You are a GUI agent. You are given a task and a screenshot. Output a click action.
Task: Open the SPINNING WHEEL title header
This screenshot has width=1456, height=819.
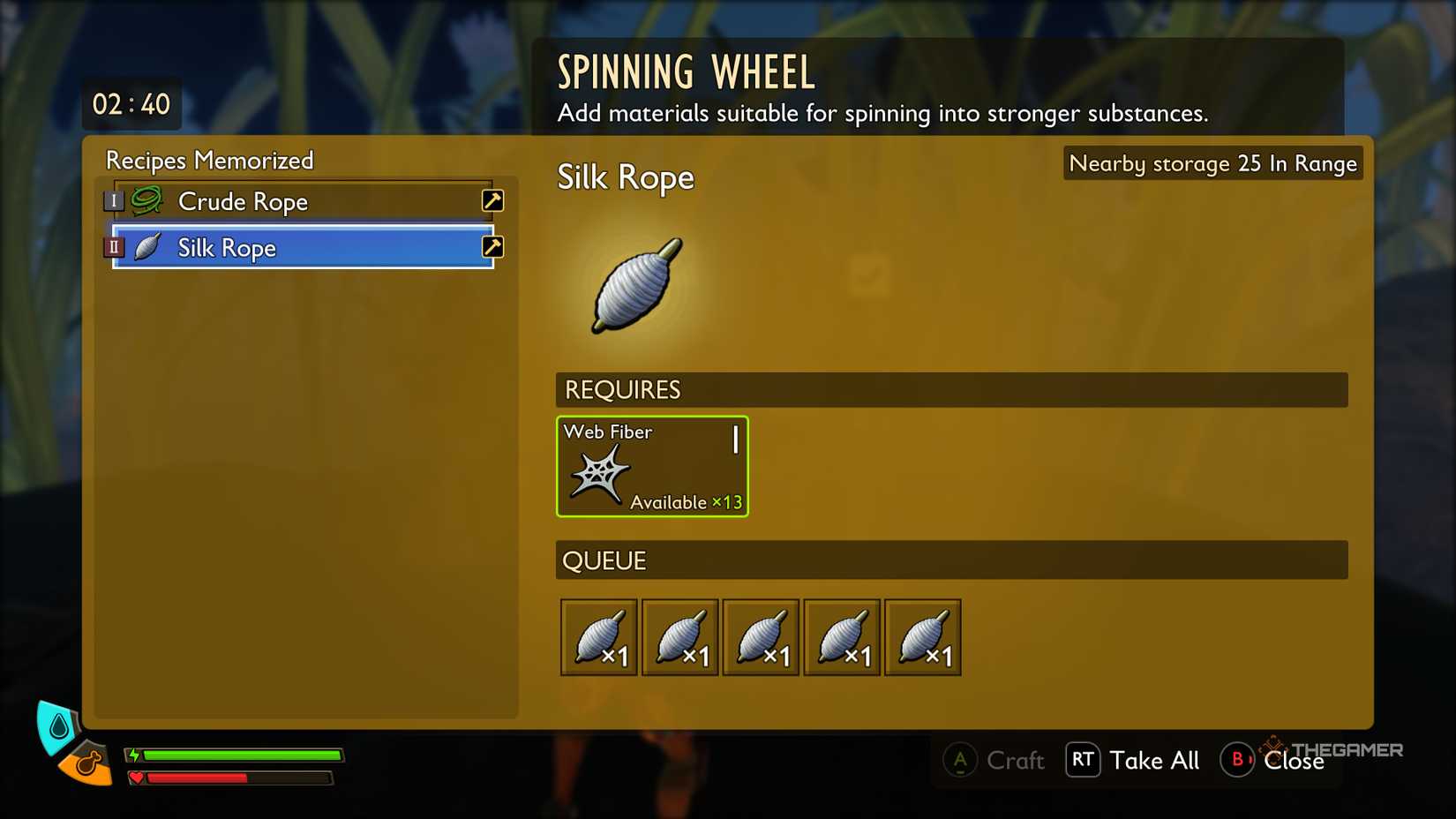[686, 72]
